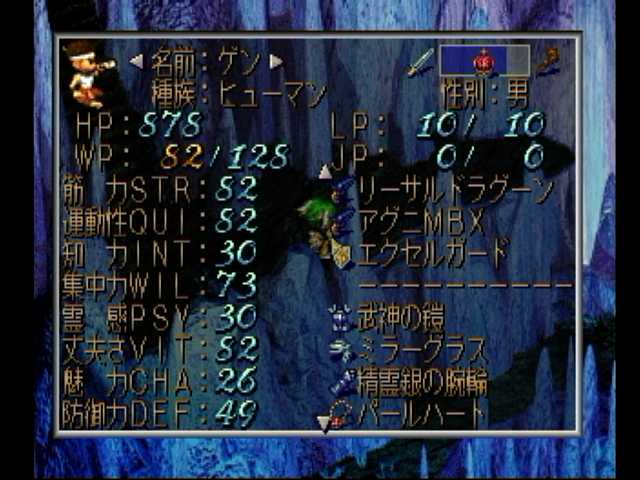The width and height of the screenshot is (640, 480).
Task: Click the down arrow below the equipment list
Action: [x=323, y=423]
